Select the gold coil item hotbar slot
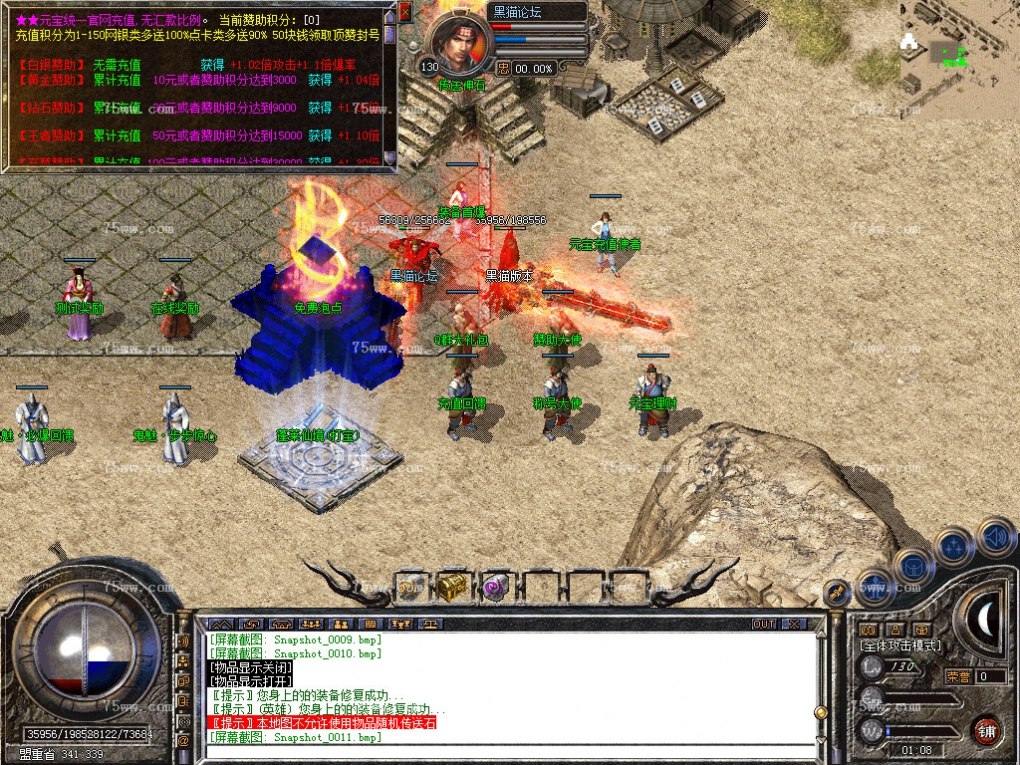 [x=409, y=588]
